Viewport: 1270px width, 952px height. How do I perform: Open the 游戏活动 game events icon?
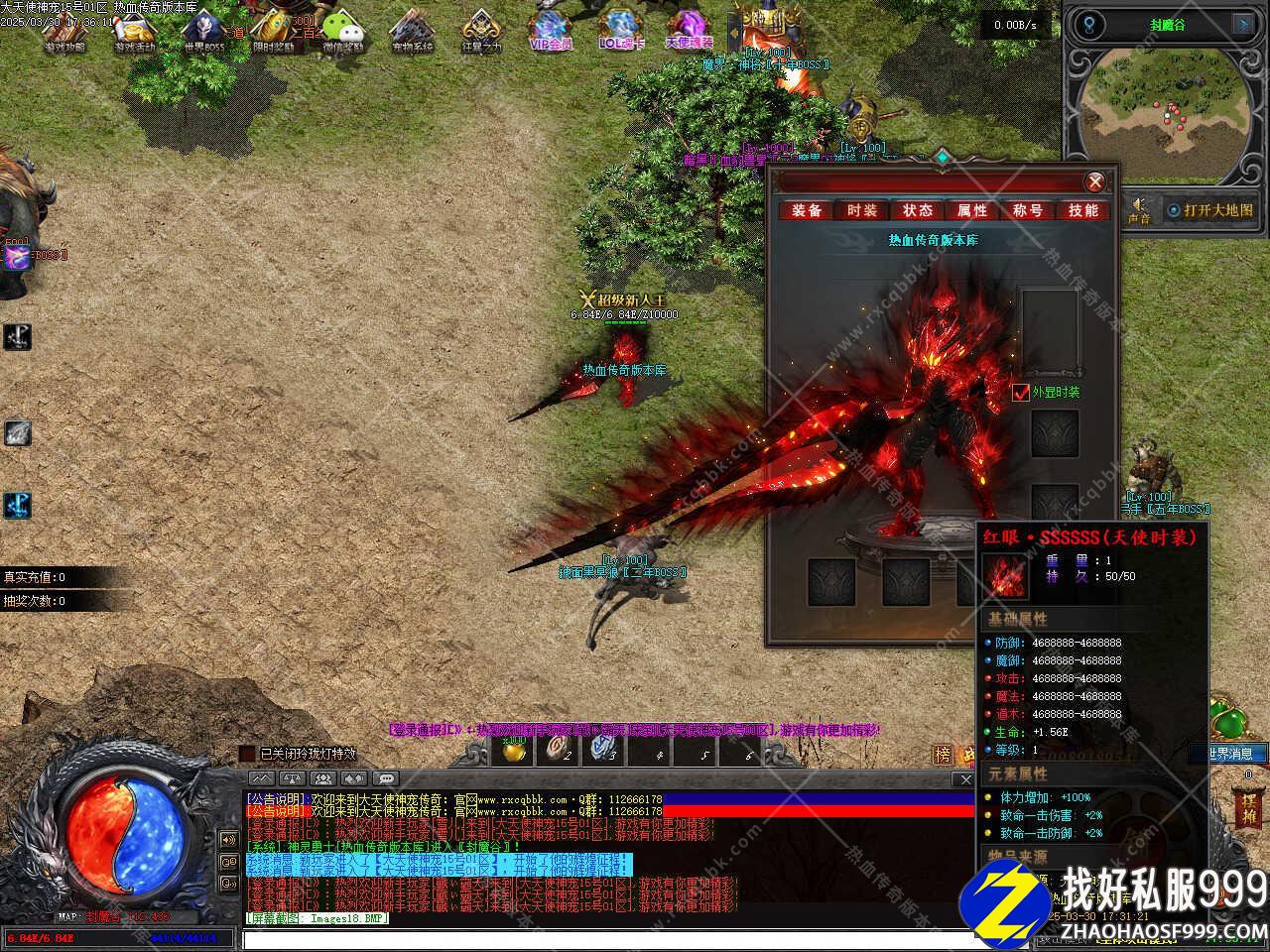pos(135,30)
